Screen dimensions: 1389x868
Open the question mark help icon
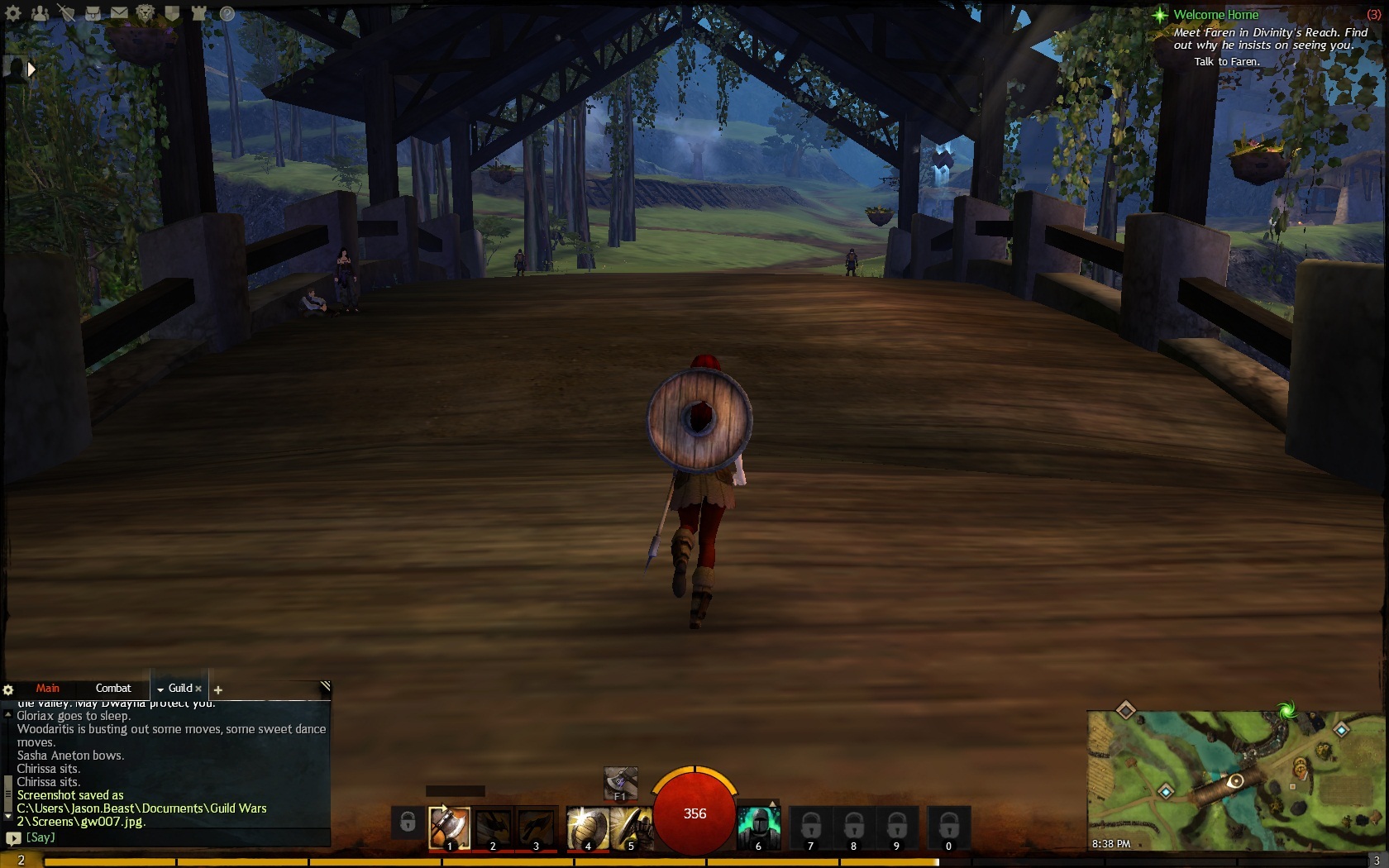[227, 13]
